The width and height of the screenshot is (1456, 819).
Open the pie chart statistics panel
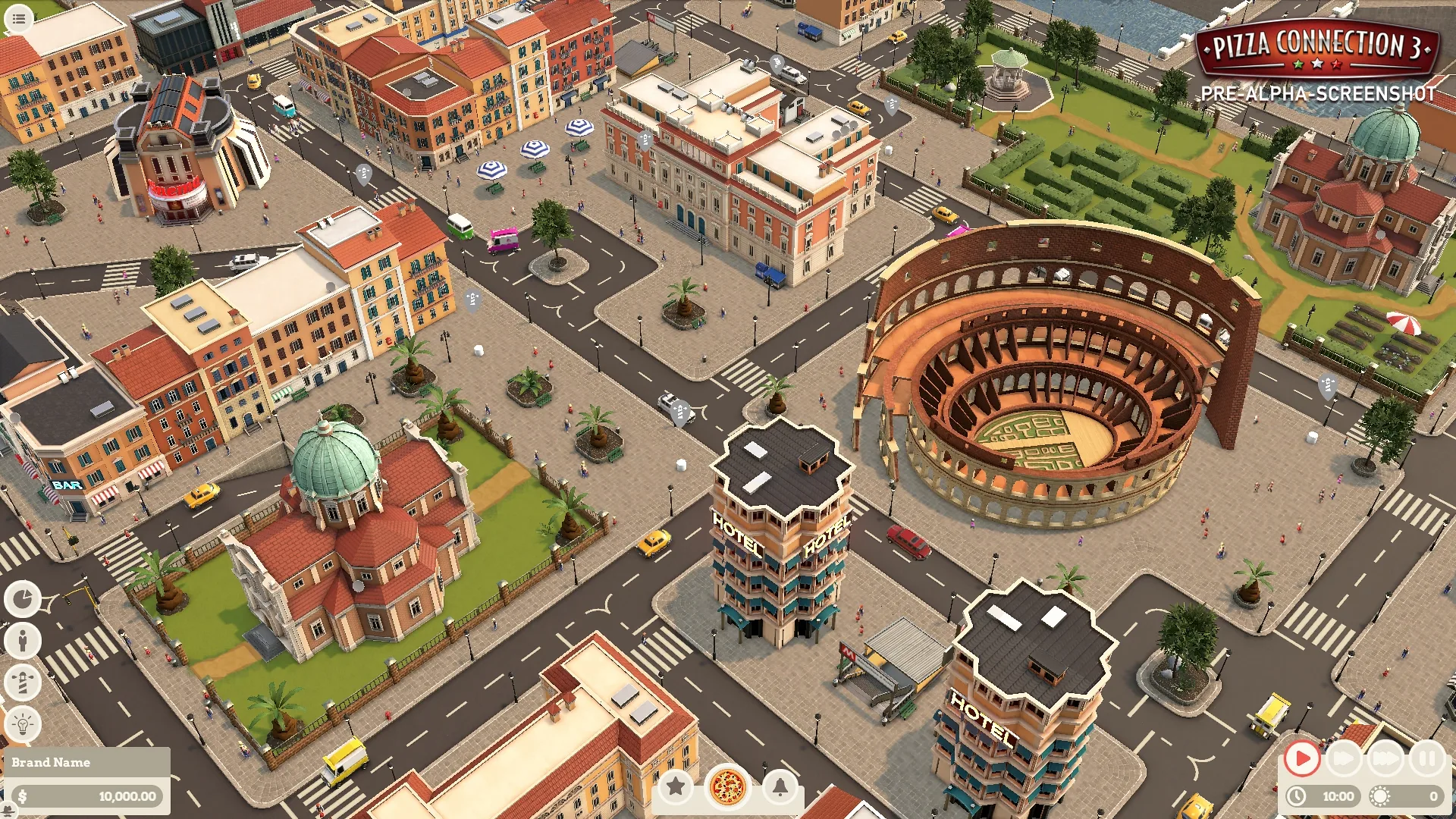[x=23, y=599]
